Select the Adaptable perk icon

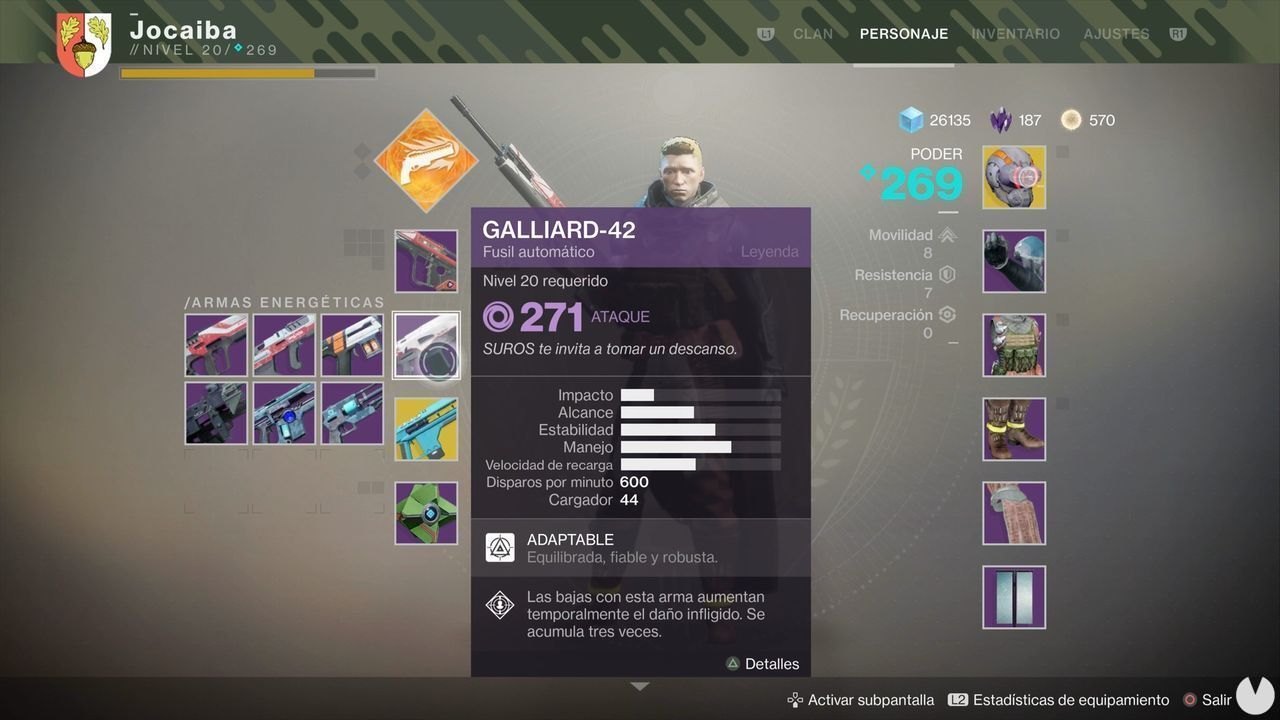click(x=500, y=547)
